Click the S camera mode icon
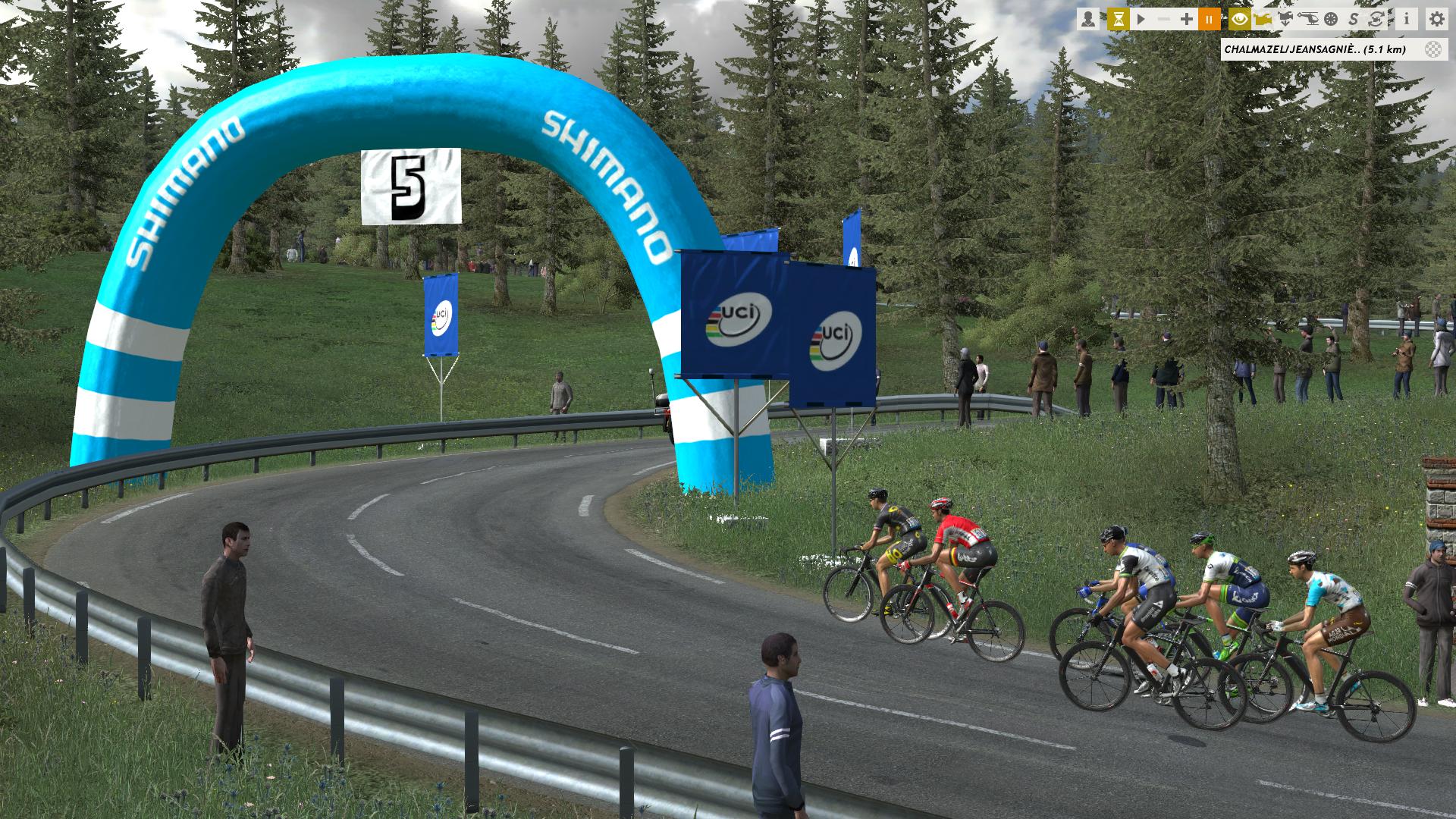This screenshot has width=1456, height=819. coord(1354,19)
